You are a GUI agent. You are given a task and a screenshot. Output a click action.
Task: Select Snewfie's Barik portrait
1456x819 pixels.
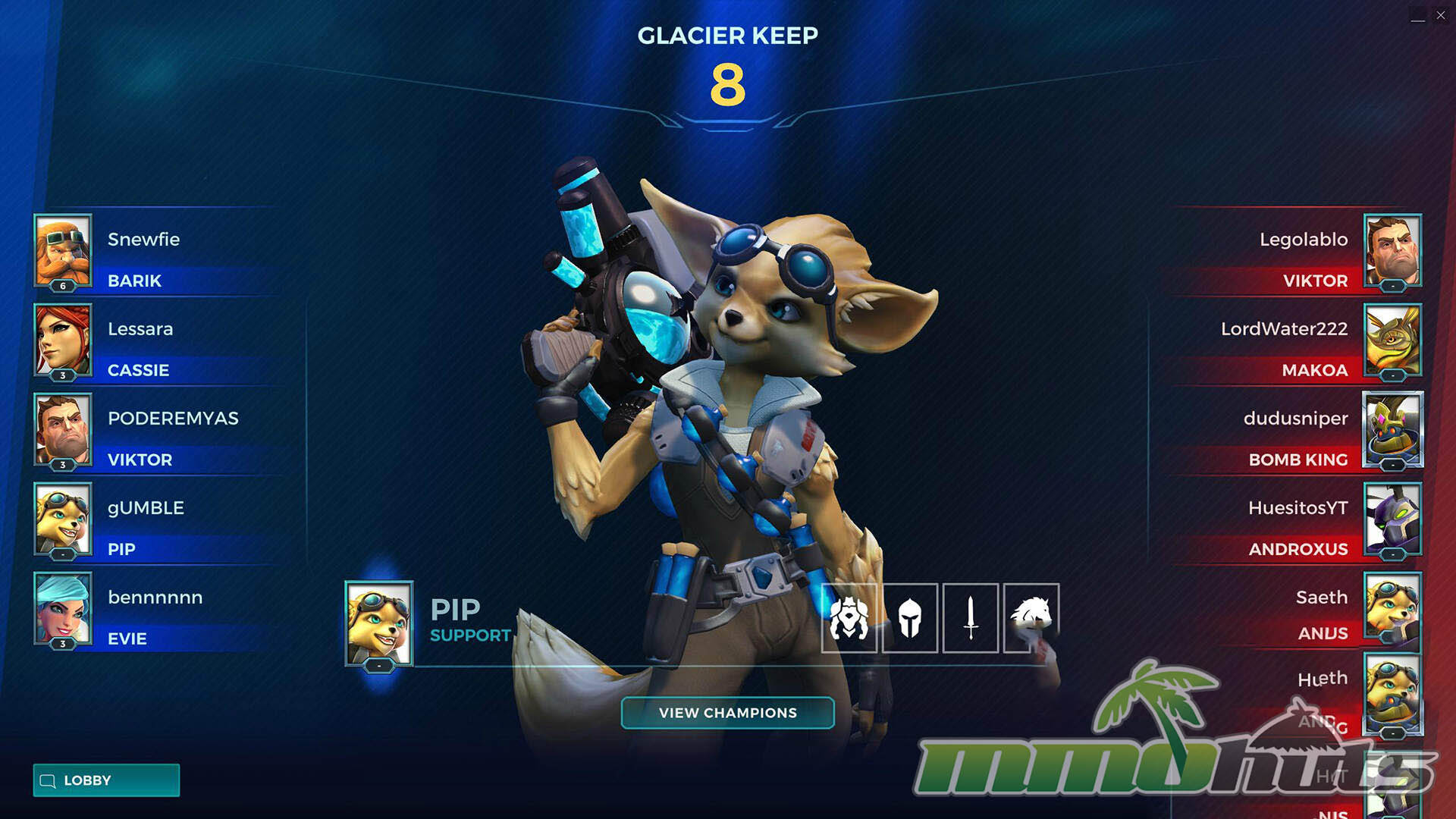63,250
